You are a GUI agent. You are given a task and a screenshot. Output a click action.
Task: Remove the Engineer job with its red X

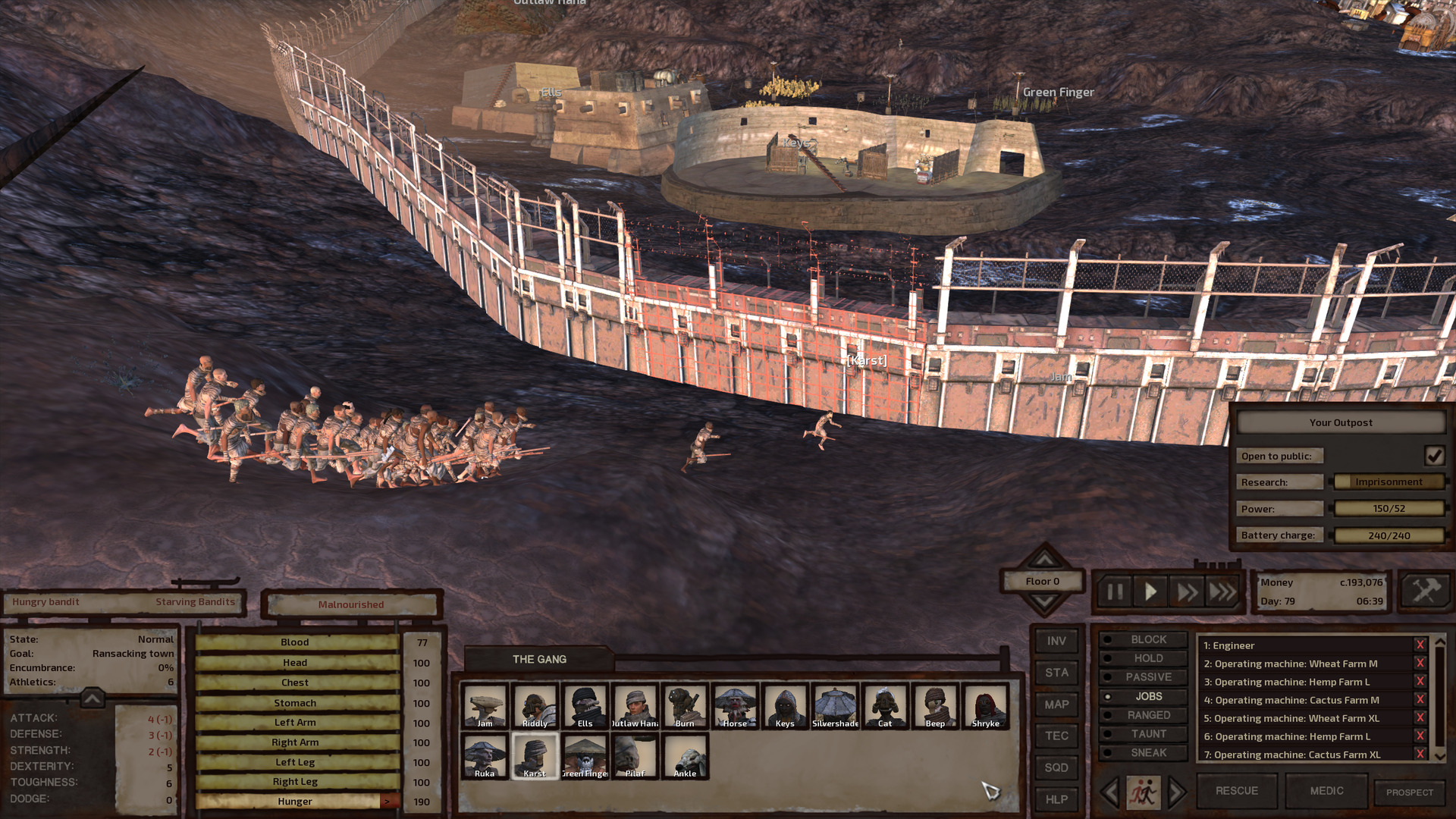point(1419,645)
